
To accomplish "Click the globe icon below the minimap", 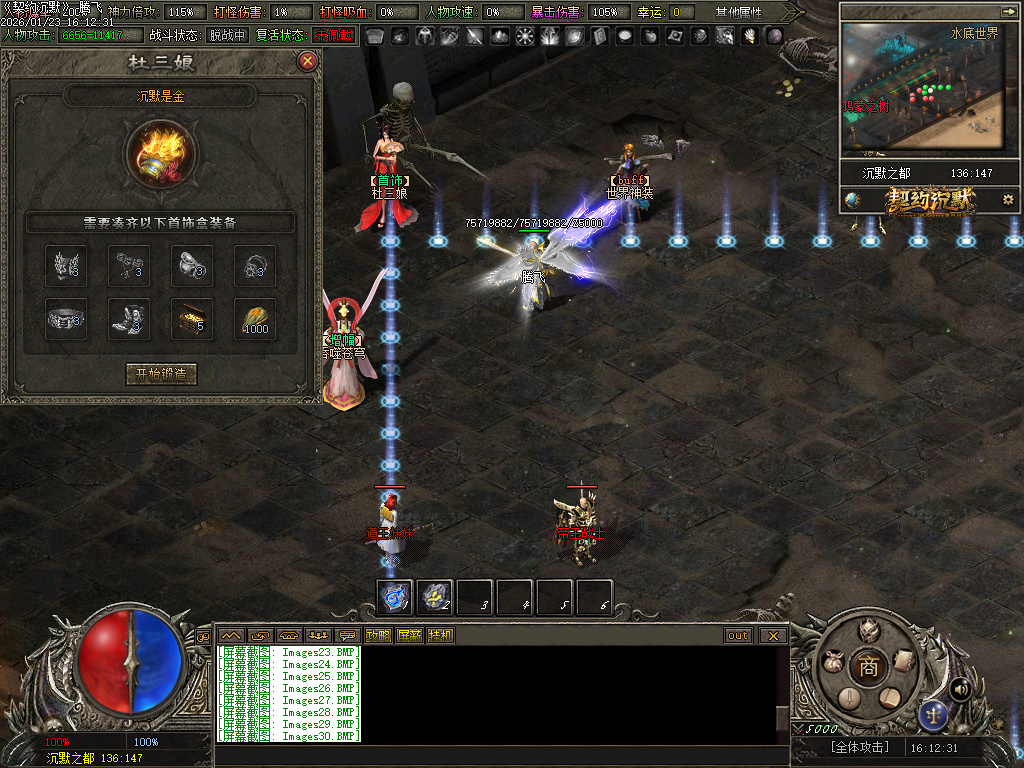I will pyautogui.click(x=852, y=199).
